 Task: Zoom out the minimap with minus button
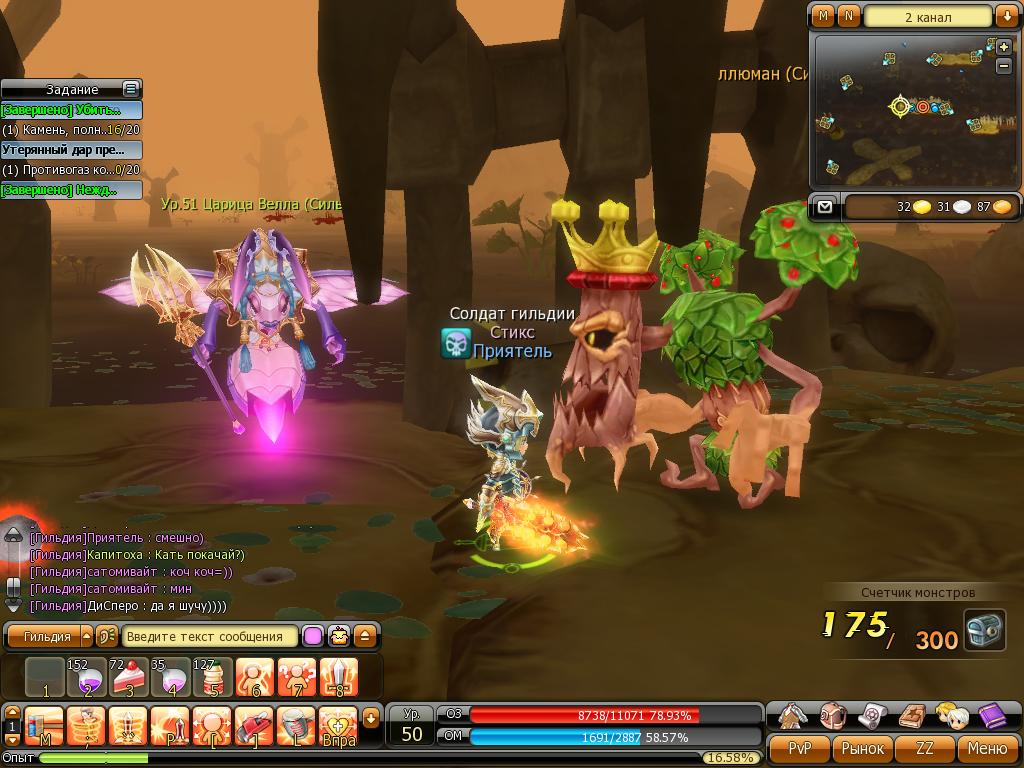pos(1003,66)
